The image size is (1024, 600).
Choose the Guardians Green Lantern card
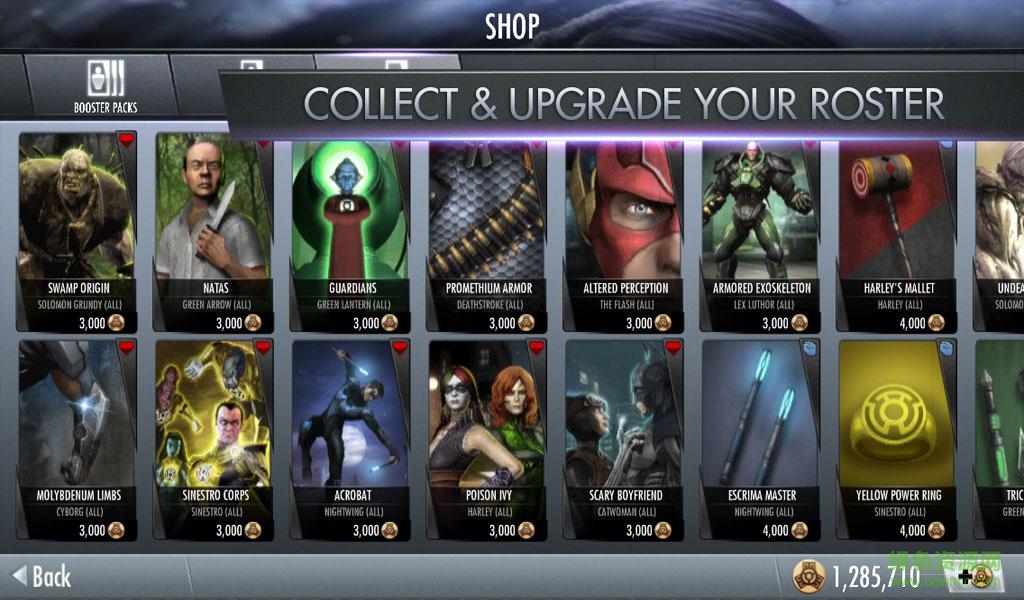(x=350, y=232)
